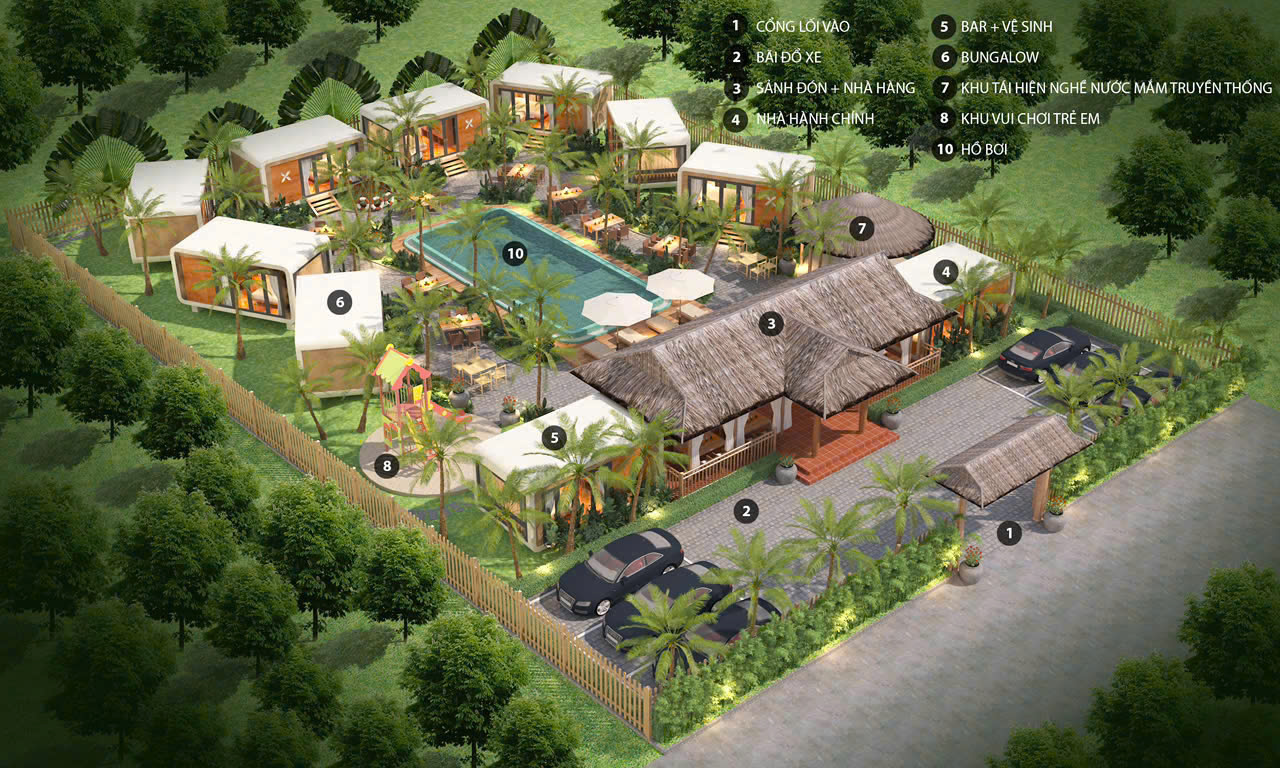Select marker 5 on the bar building roof
This screenshot has width=1280, height=768.
click(554, 437)
